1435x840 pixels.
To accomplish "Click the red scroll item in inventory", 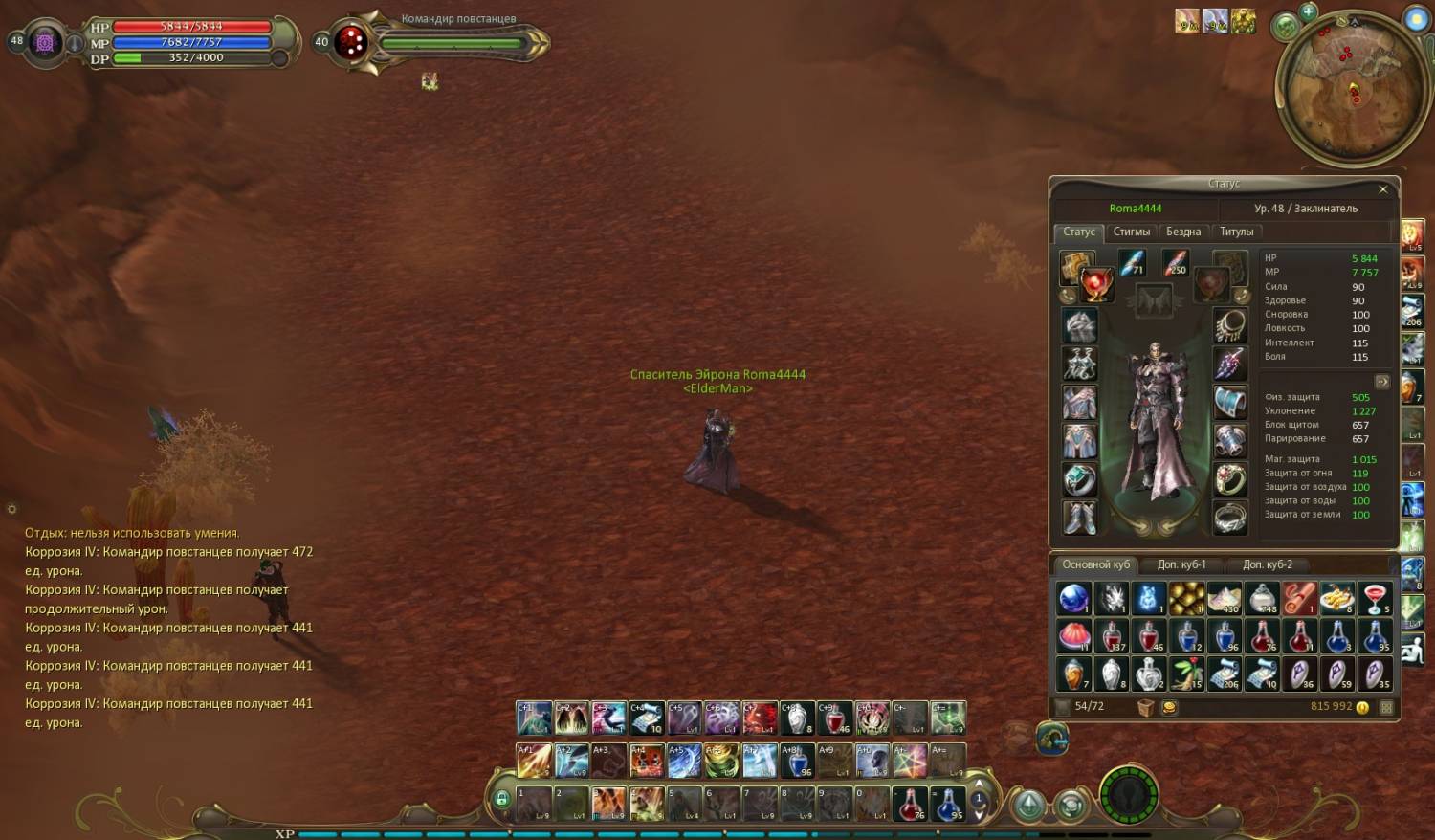I will tap(1299, 598).
